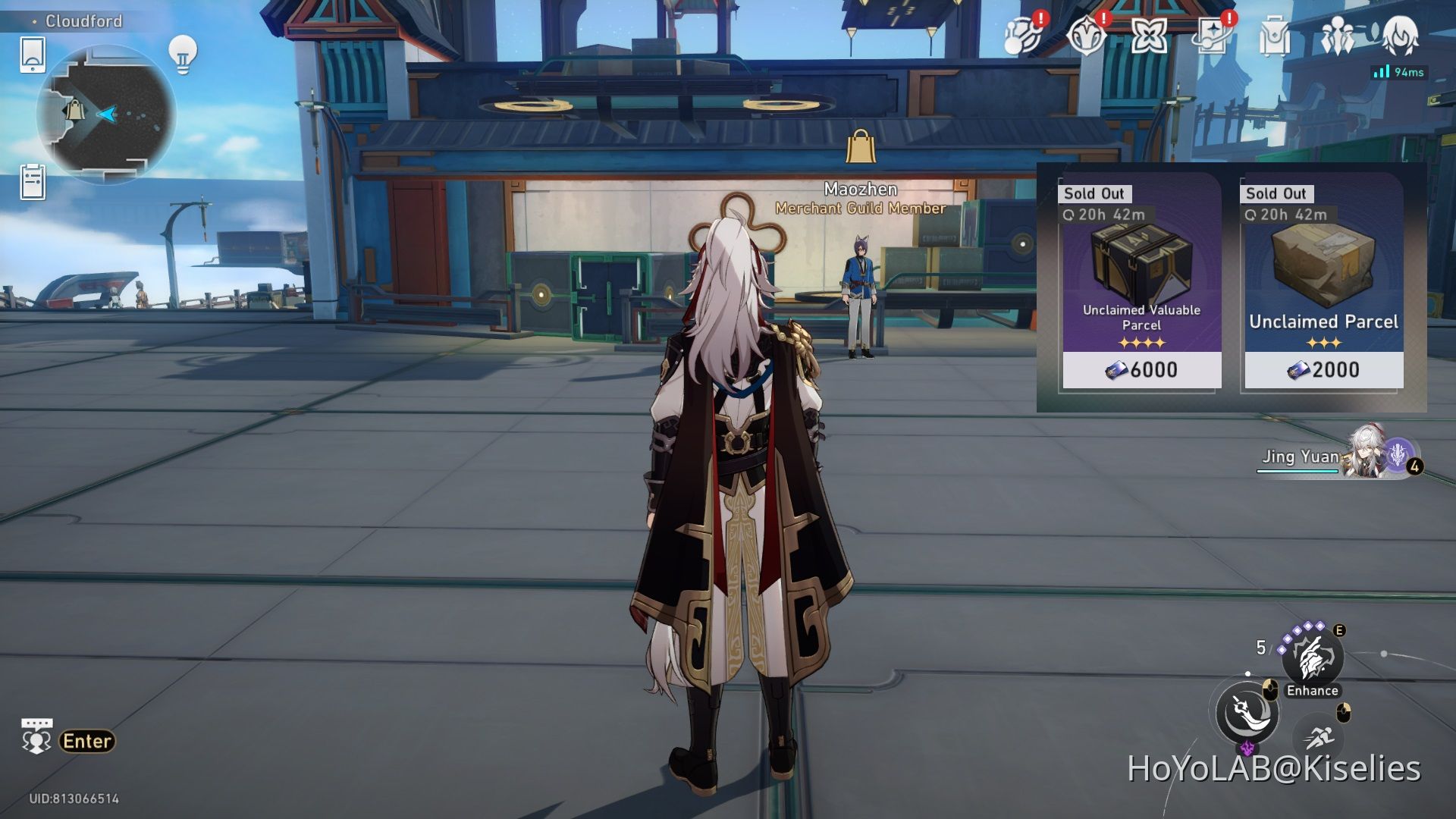The height and width of the screenshot is (819, 1456).
Task: Open the Nameless Honor icon with notification
Action: [x=1087, y=36]
